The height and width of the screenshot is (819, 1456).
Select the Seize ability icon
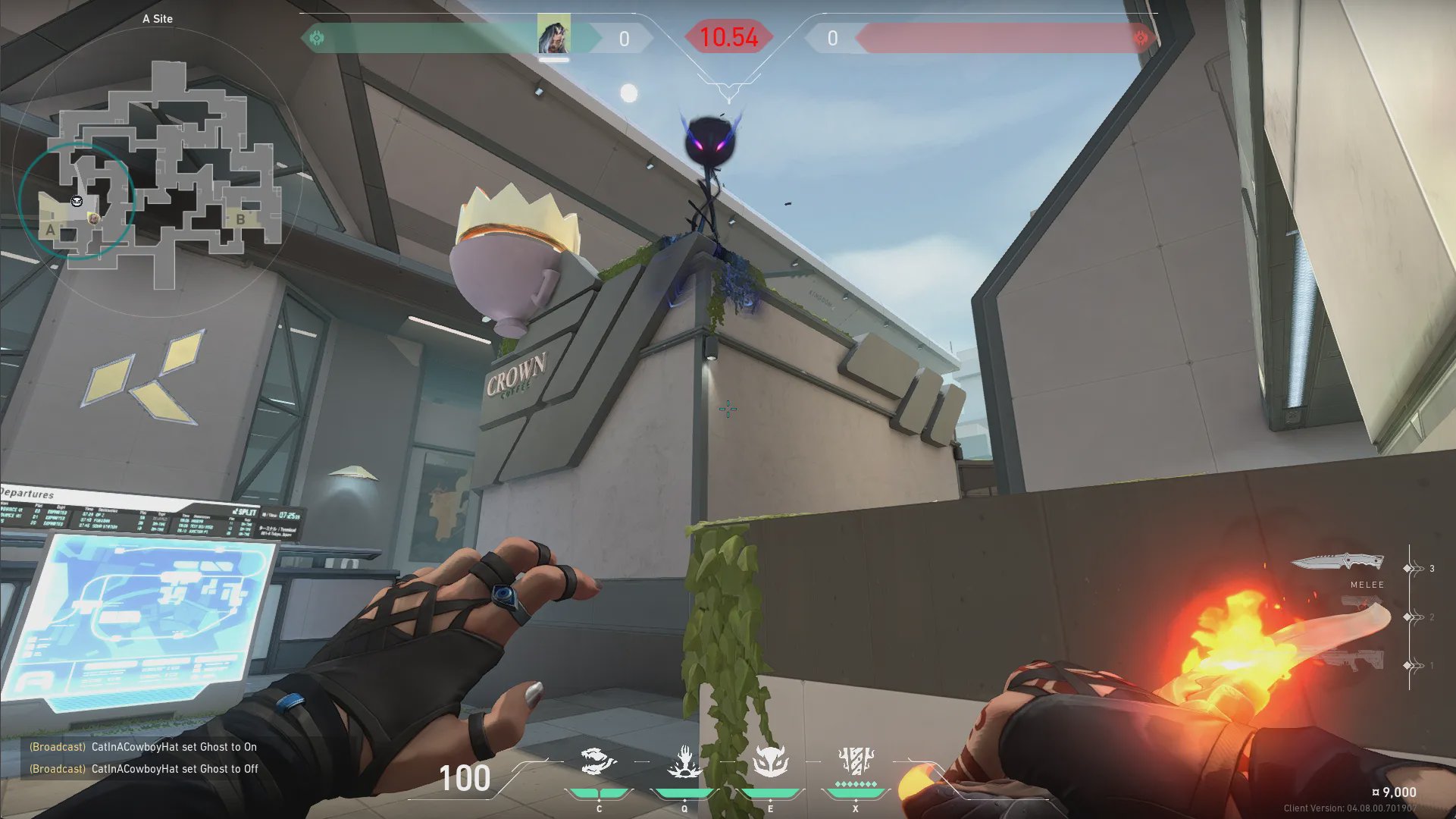(684, 762)
